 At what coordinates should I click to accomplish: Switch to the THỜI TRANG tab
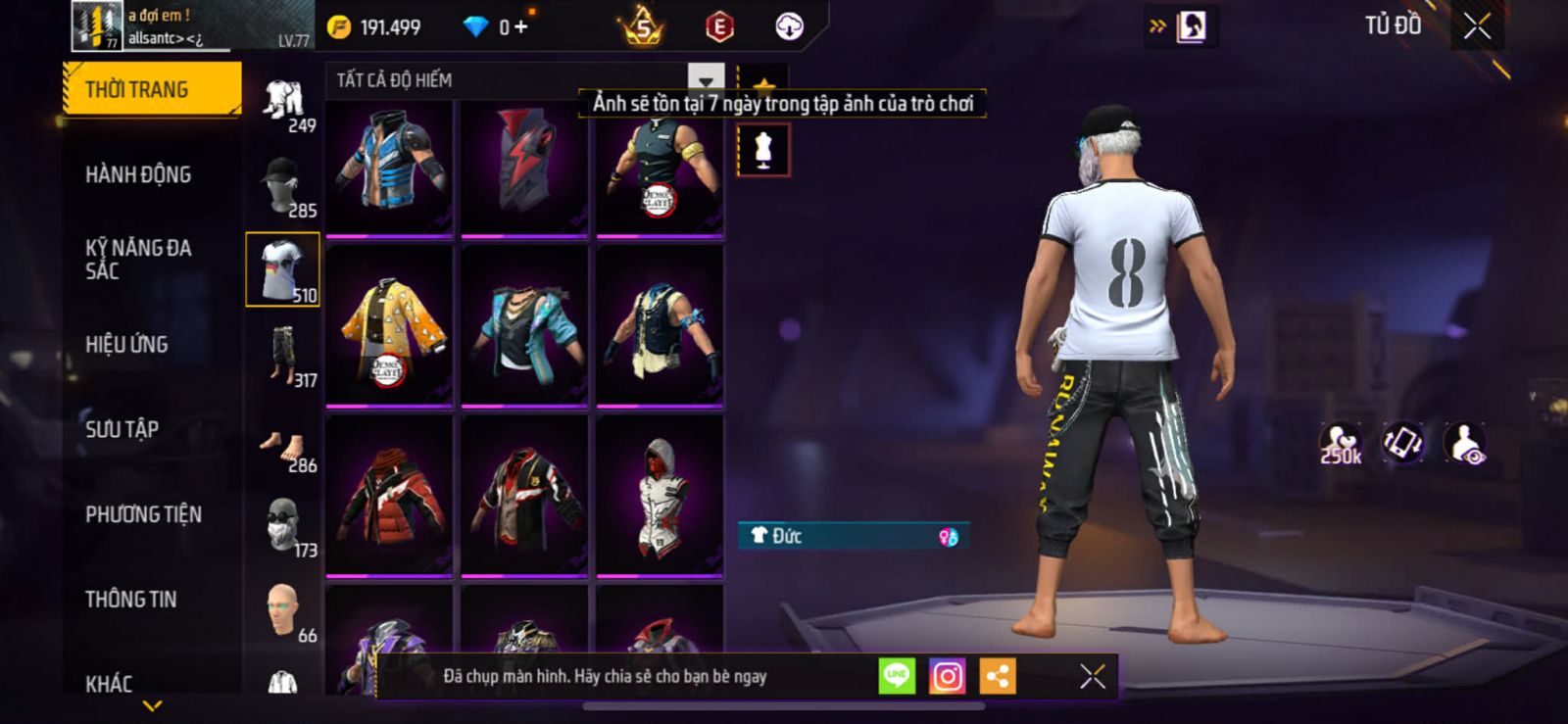point(151,89)
